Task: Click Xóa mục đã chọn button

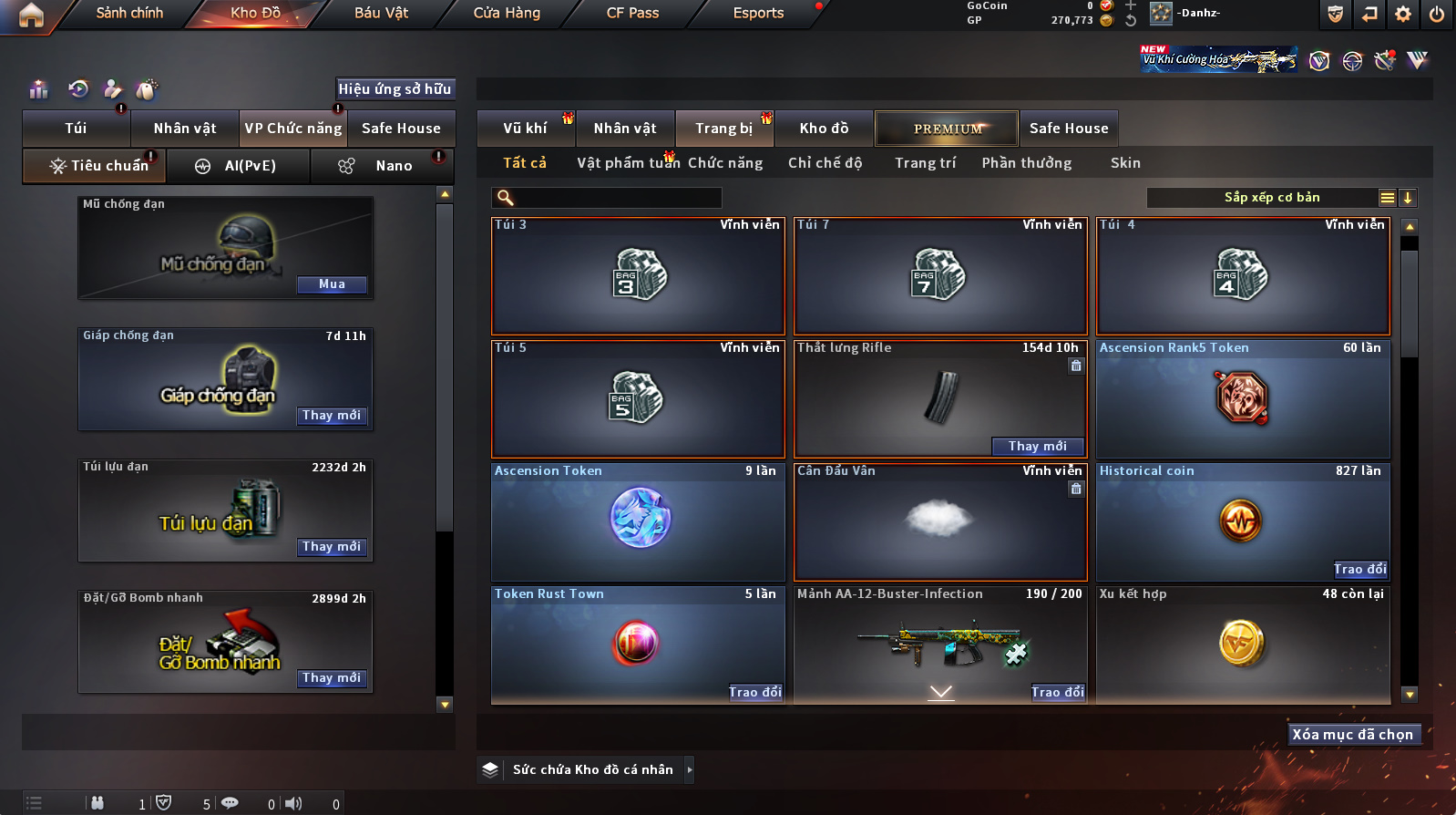Action: (x=1353, y=735)
